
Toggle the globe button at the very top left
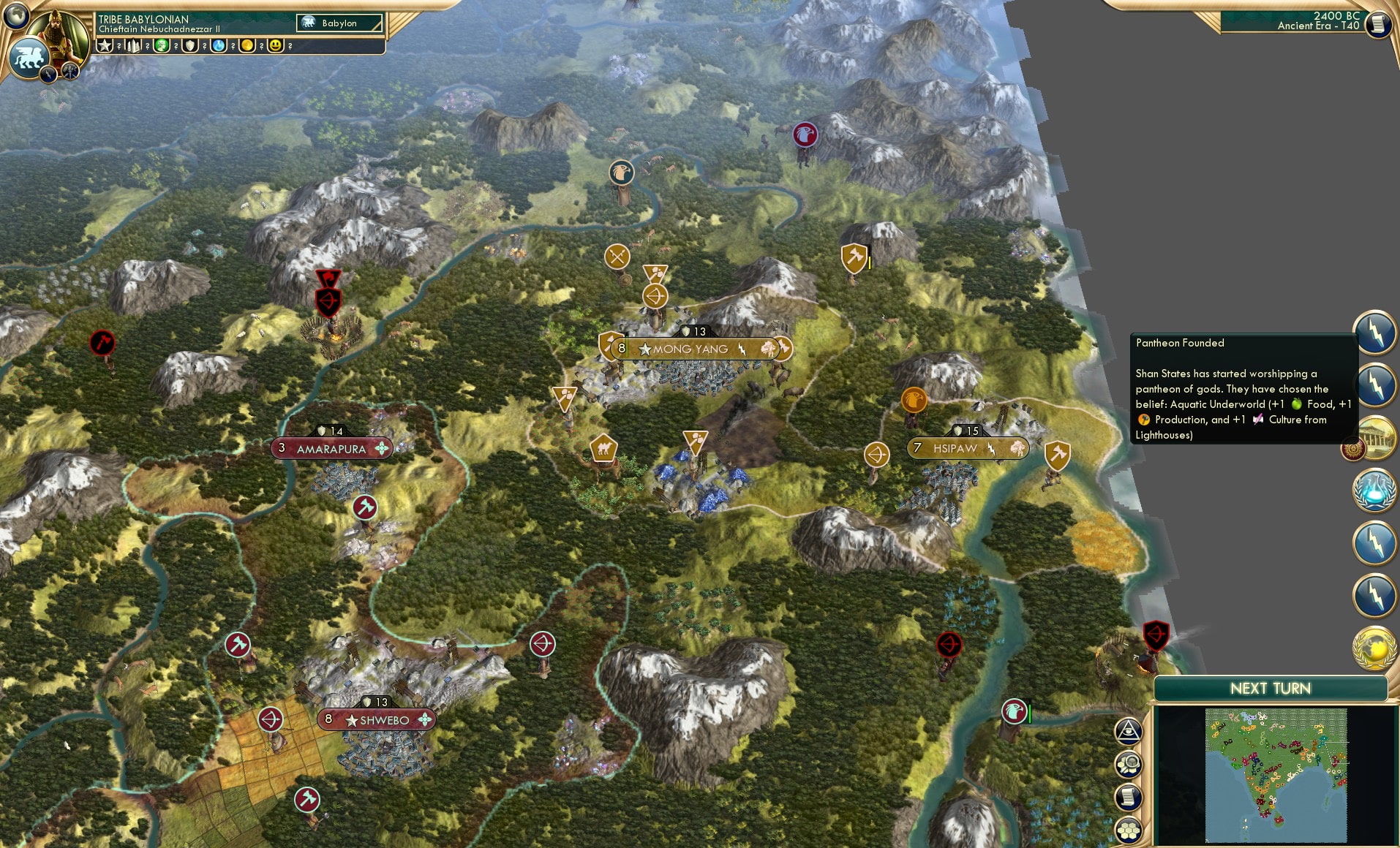point(15,15)
